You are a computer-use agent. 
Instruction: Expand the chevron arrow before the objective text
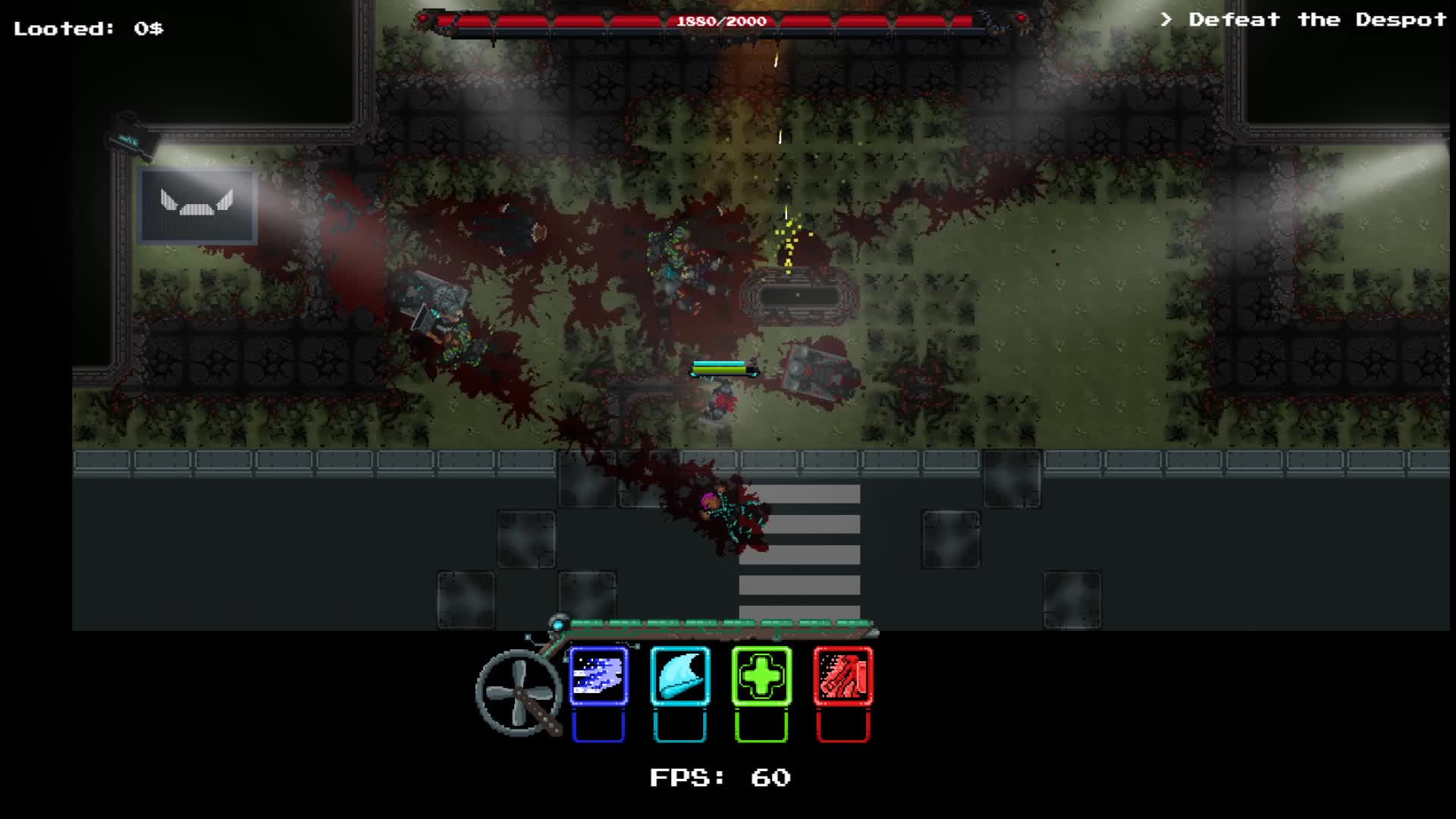click(x=1166, y=19)
